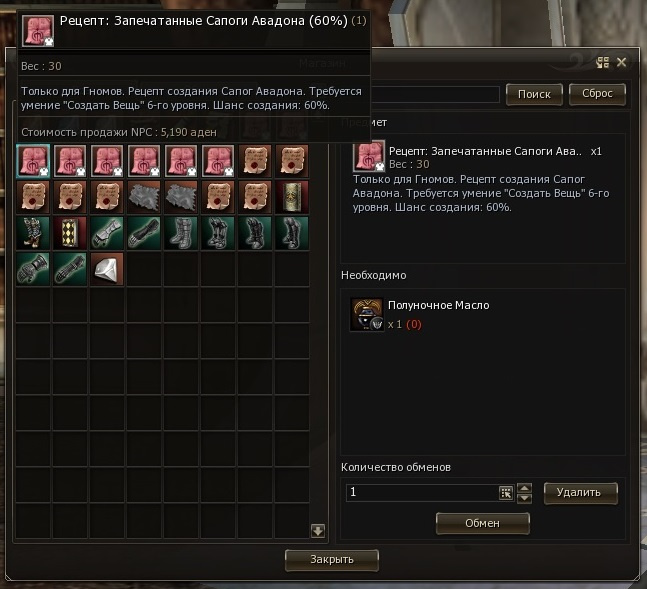
Task: Open the quantity calculator icon
Action: point(506,492)
